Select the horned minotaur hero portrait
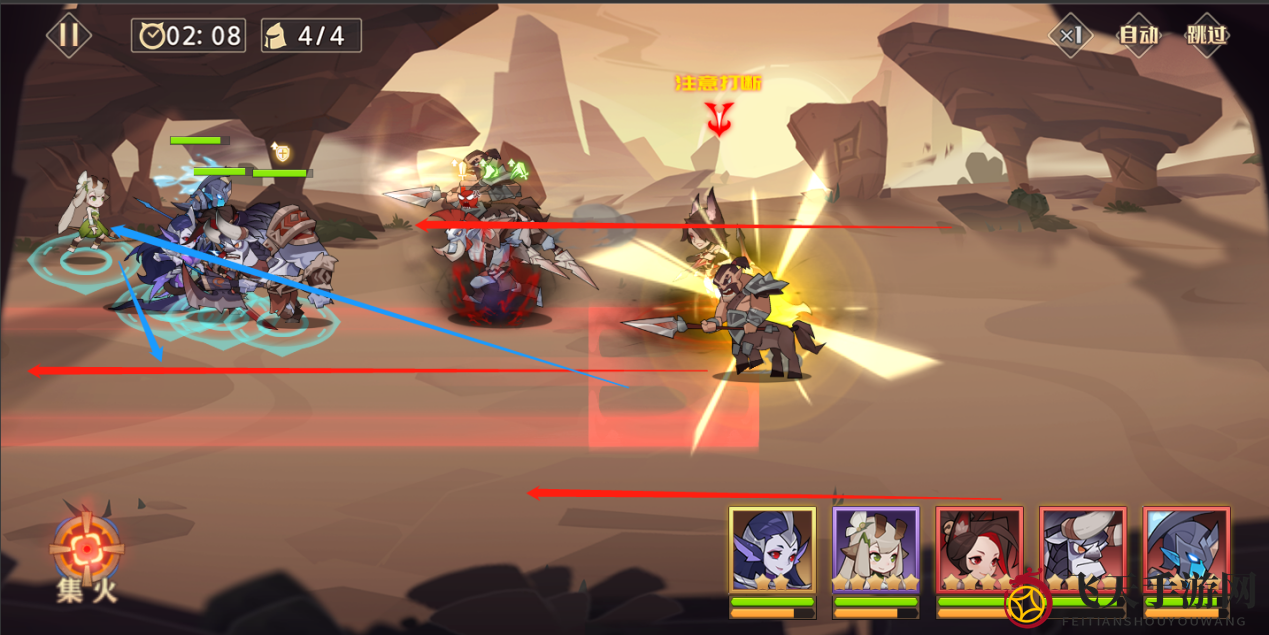 click(x=1083, y=550)
